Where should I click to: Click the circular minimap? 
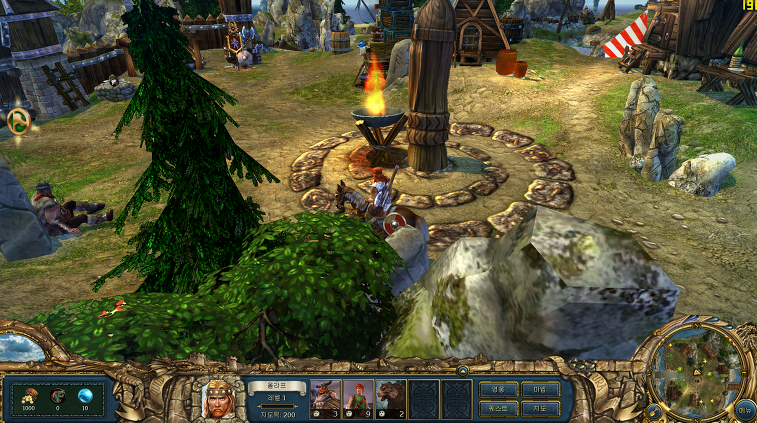point(698,372)
